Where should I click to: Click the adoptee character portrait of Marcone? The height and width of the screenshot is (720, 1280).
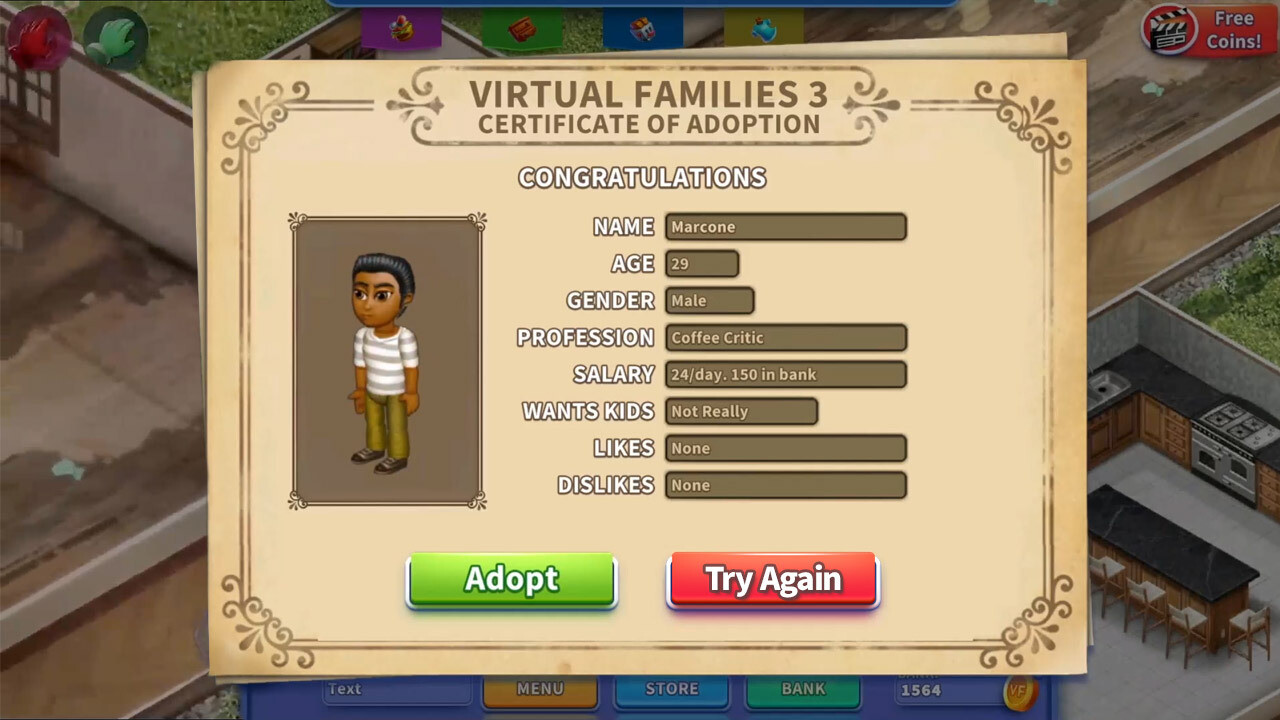[387, 360]
